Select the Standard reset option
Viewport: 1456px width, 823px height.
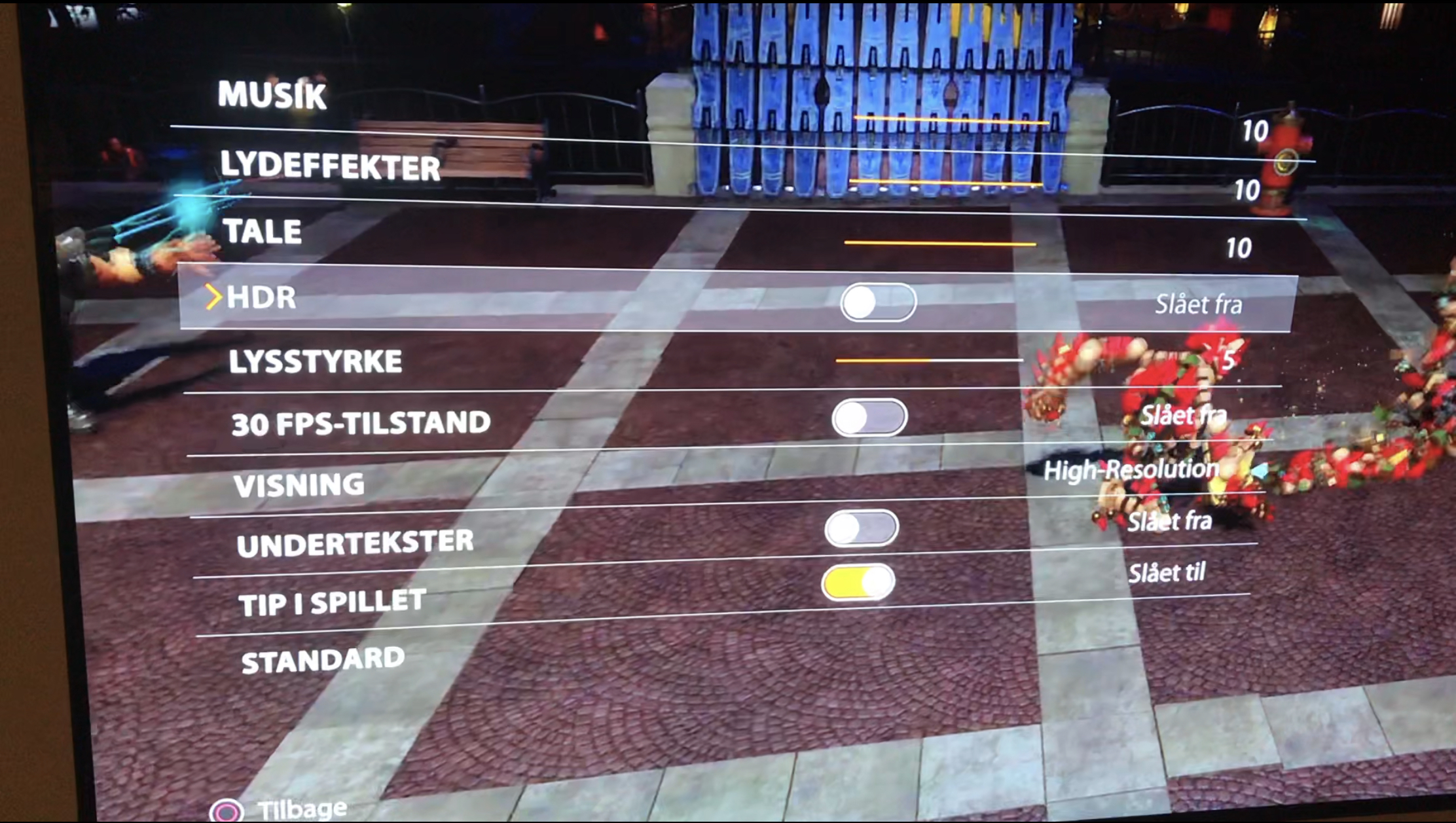pos(323,660)
